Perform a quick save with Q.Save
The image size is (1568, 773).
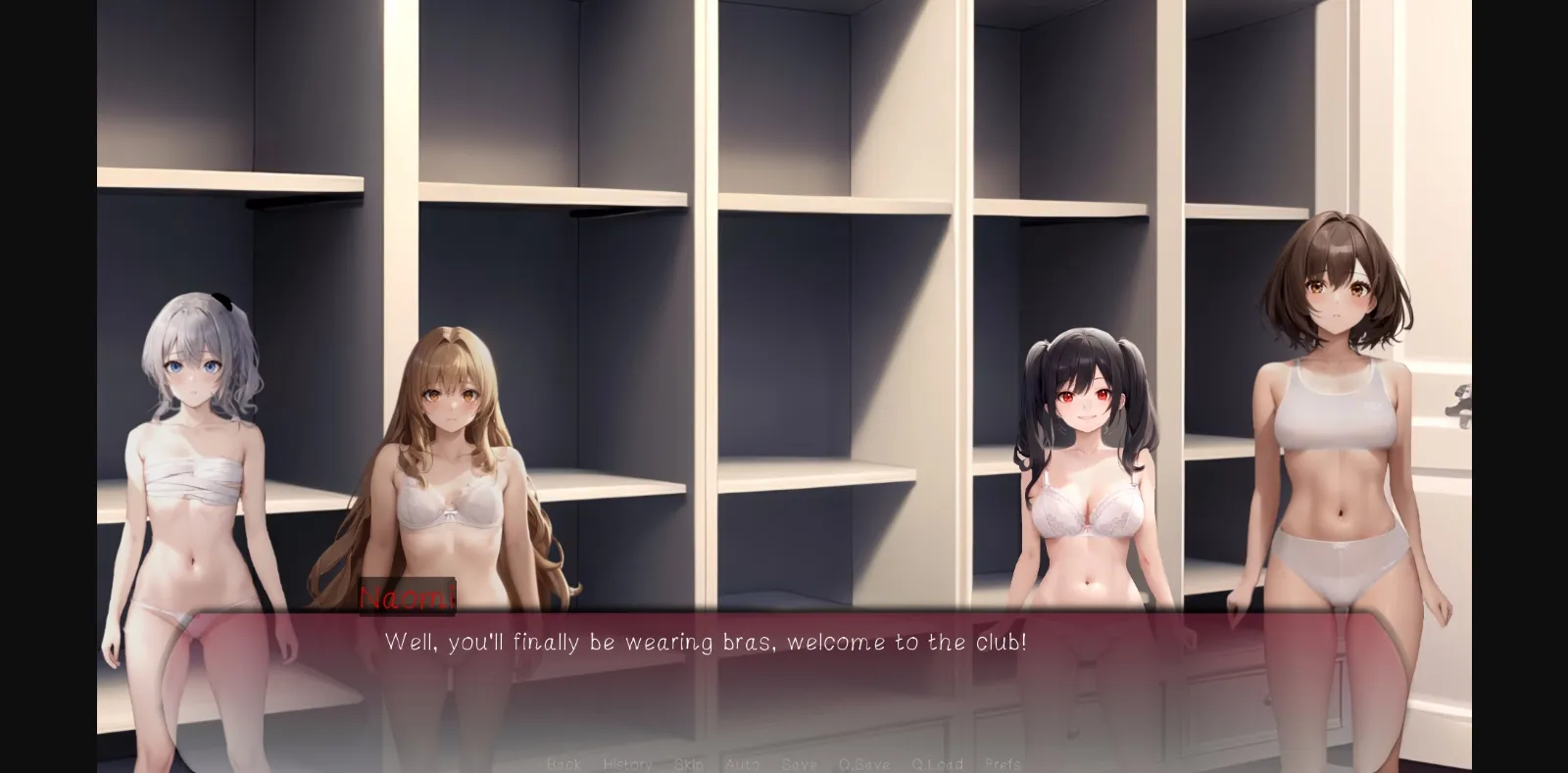[863, 764]
